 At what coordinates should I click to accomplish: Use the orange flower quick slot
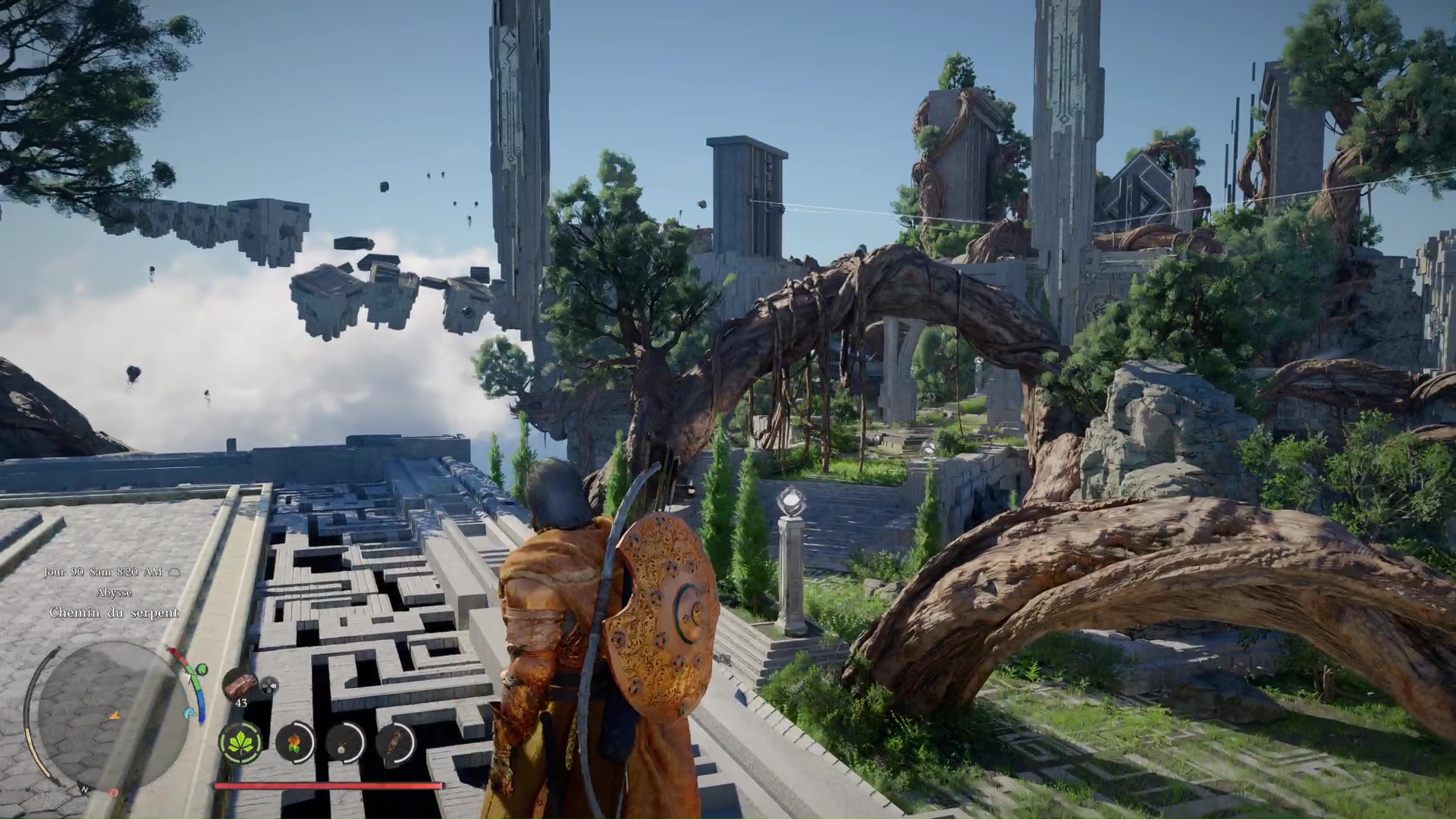pos(295,742)
